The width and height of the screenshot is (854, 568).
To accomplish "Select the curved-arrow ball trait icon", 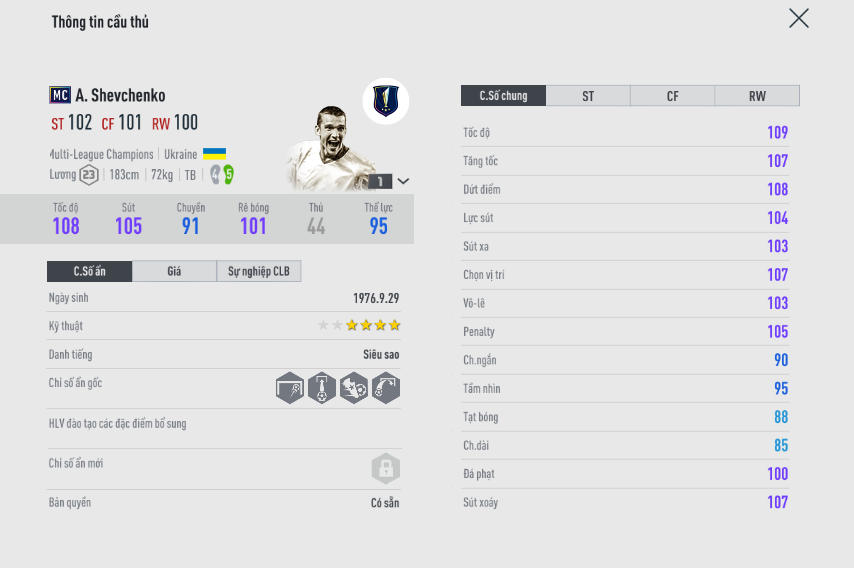I will pos(385,388).
